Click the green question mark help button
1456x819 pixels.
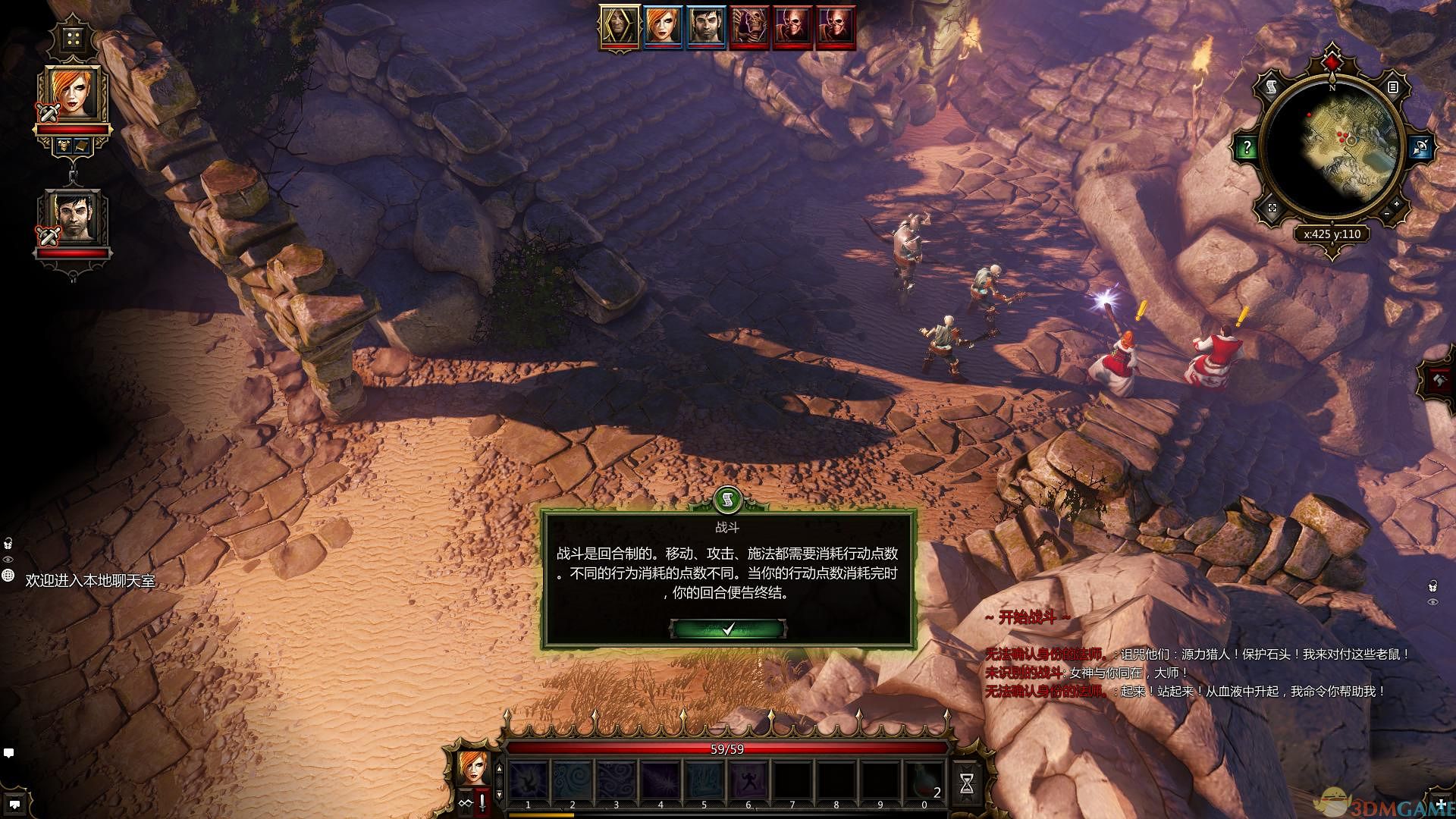(x=1247, y=148)
